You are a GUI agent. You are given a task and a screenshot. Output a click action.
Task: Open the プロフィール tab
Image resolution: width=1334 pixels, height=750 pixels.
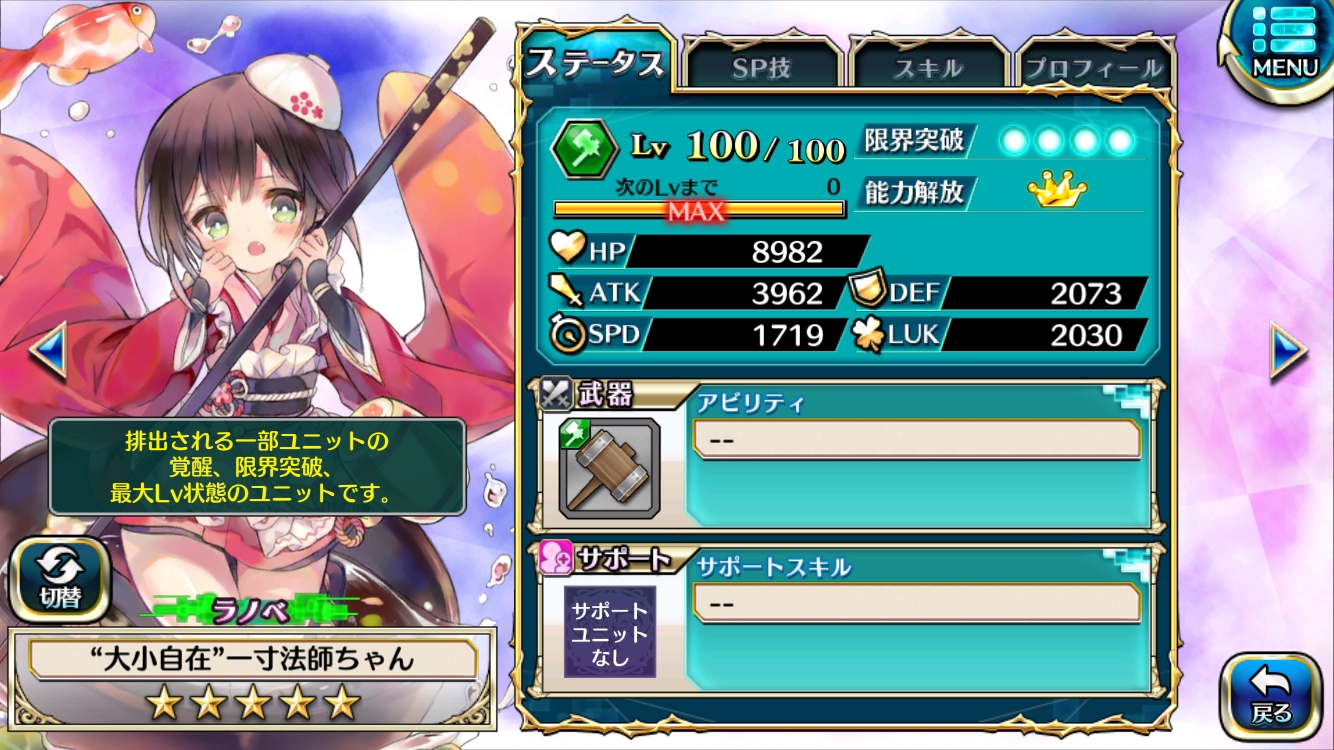point(1093,68)
